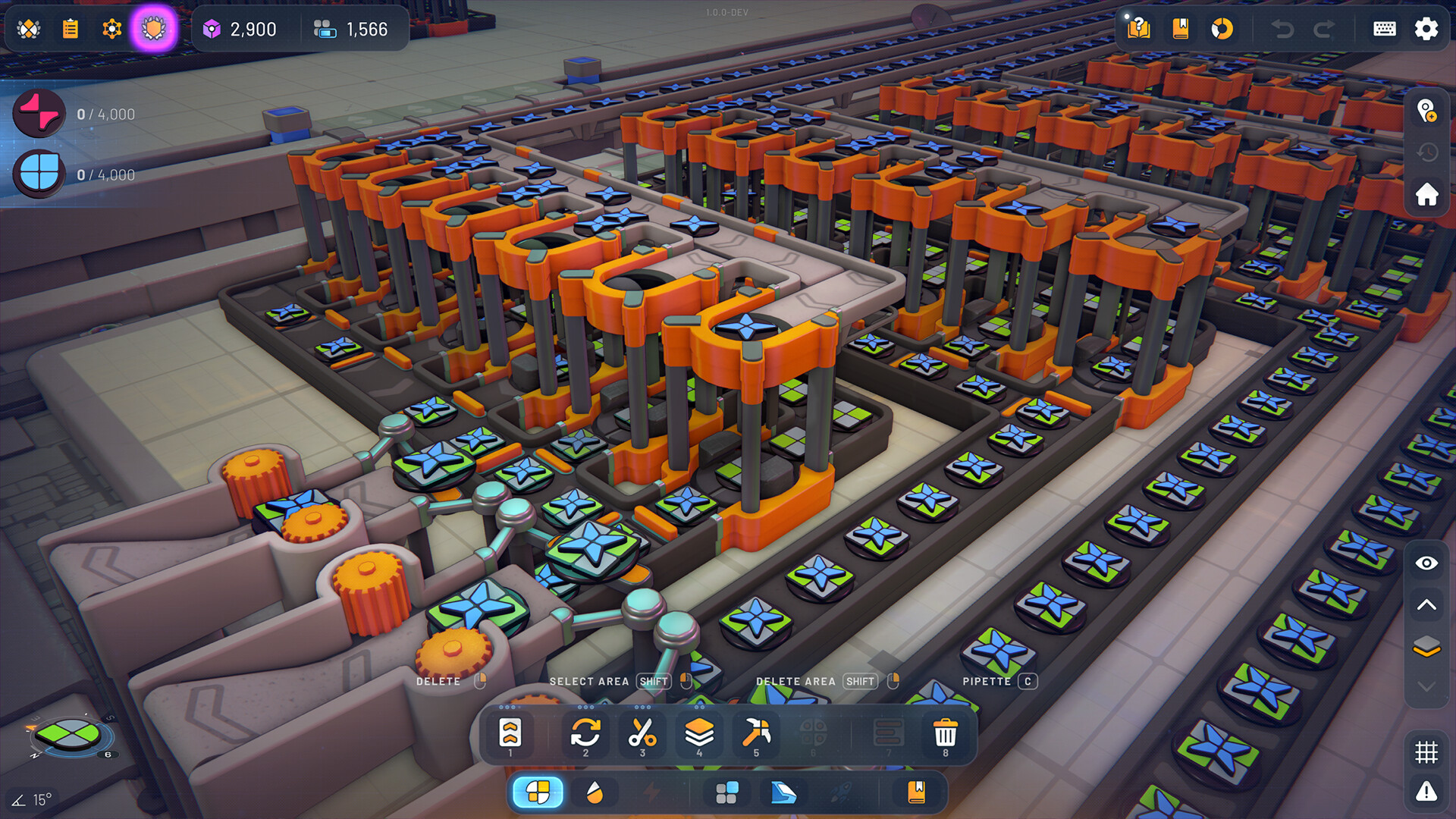Viewport: 1456px width, 819px height.
Task: Select the trash bin tool
Action: [945, 733]
